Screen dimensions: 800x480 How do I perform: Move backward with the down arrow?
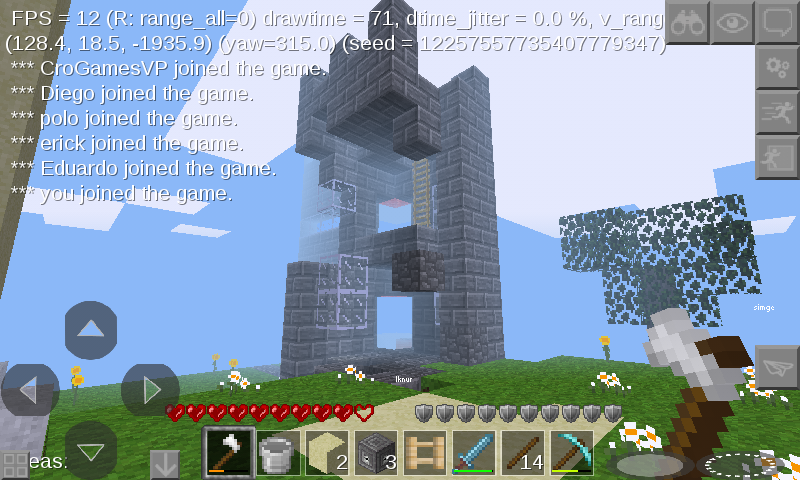click(x=91, y=450)
